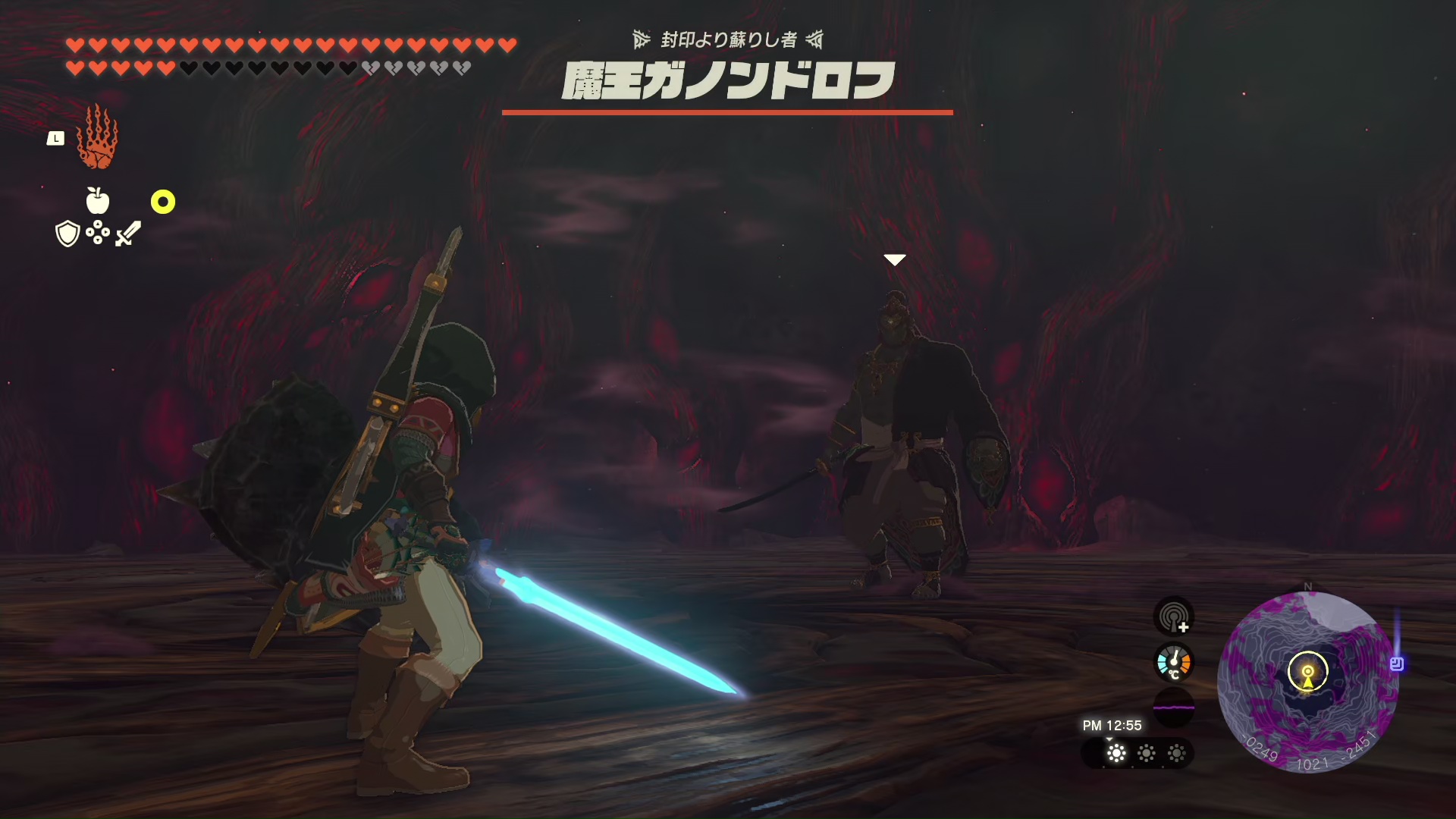1456x819 pixels.
Task: Click the apple item icon
Action: 98,201
